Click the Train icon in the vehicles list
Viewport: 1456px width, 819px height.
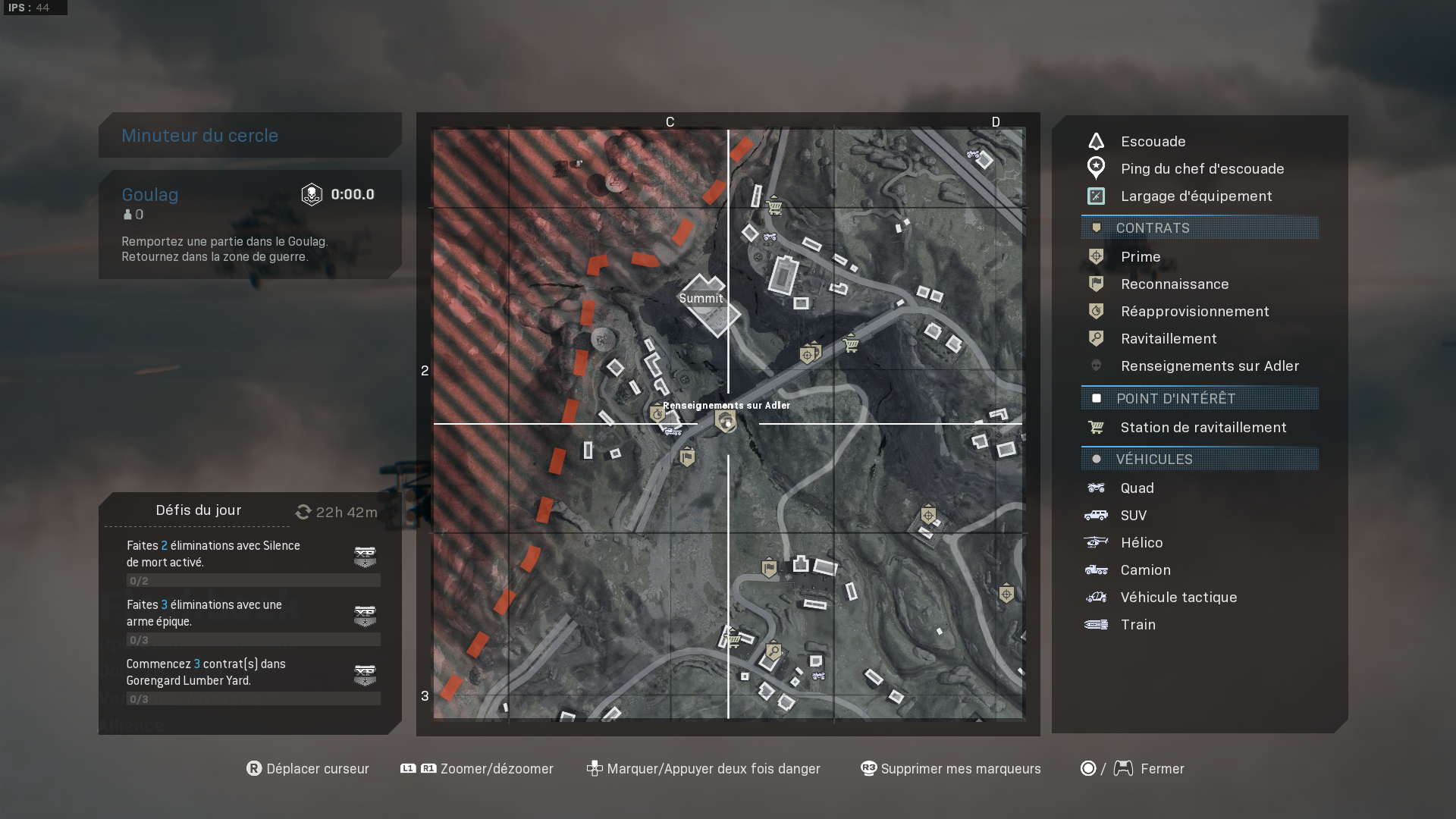[1095, 624]
